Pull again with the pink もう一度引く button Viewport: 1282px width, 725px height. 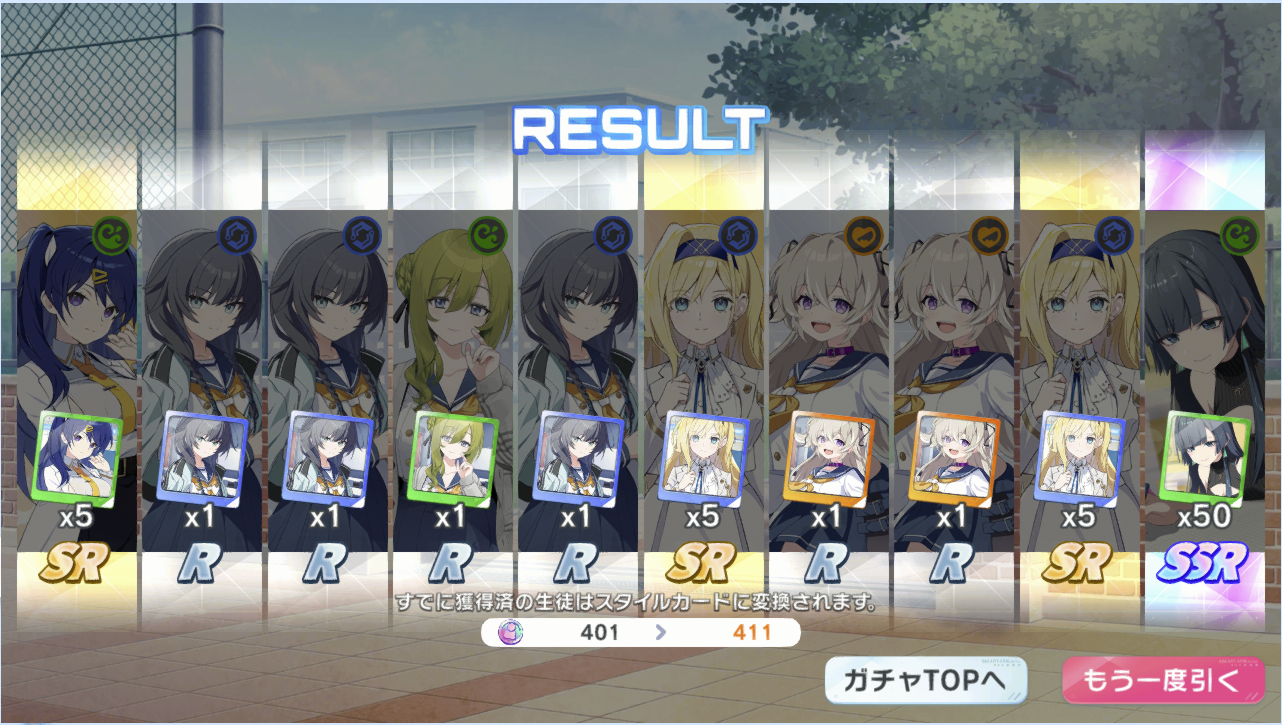tap(1161, 681)
